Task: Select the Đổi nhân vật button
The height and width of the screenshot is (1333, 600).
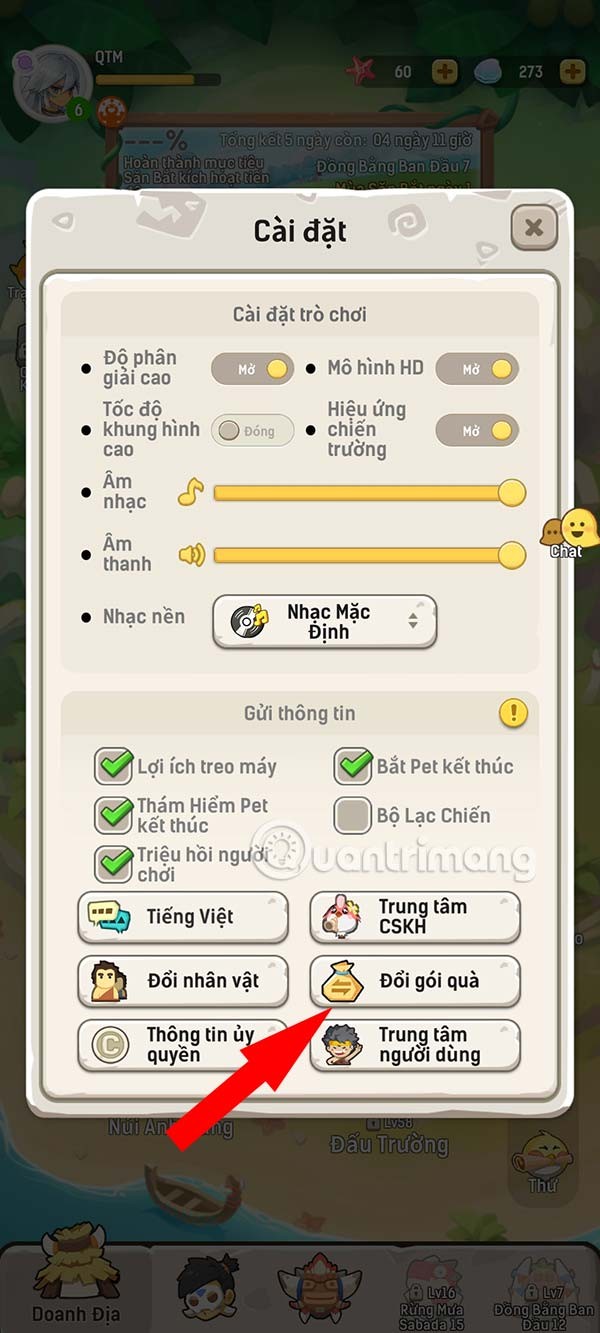Action: pos(183,981)
